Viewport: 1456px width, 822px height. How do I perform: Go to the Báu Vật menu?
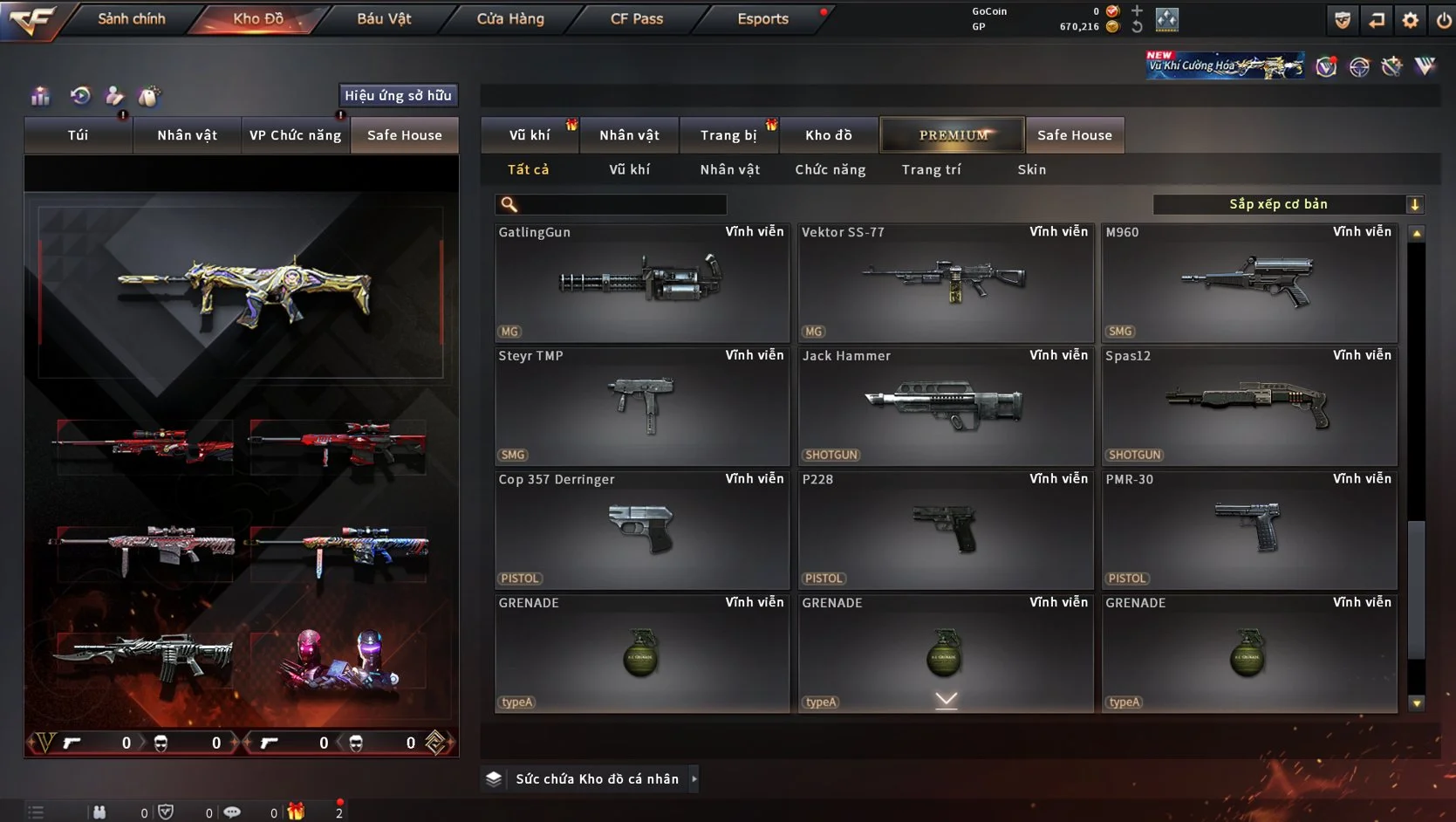click(x=384, y=18)
